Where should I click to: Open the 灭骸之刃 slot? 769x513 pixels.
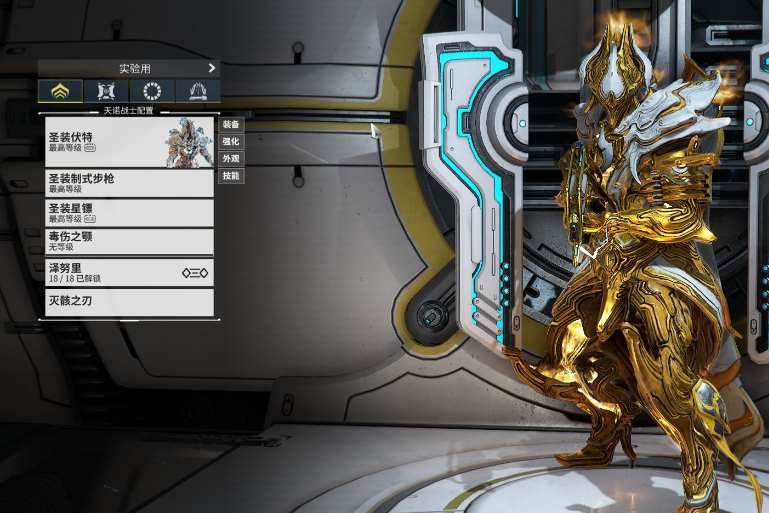(x=130, y=302)
